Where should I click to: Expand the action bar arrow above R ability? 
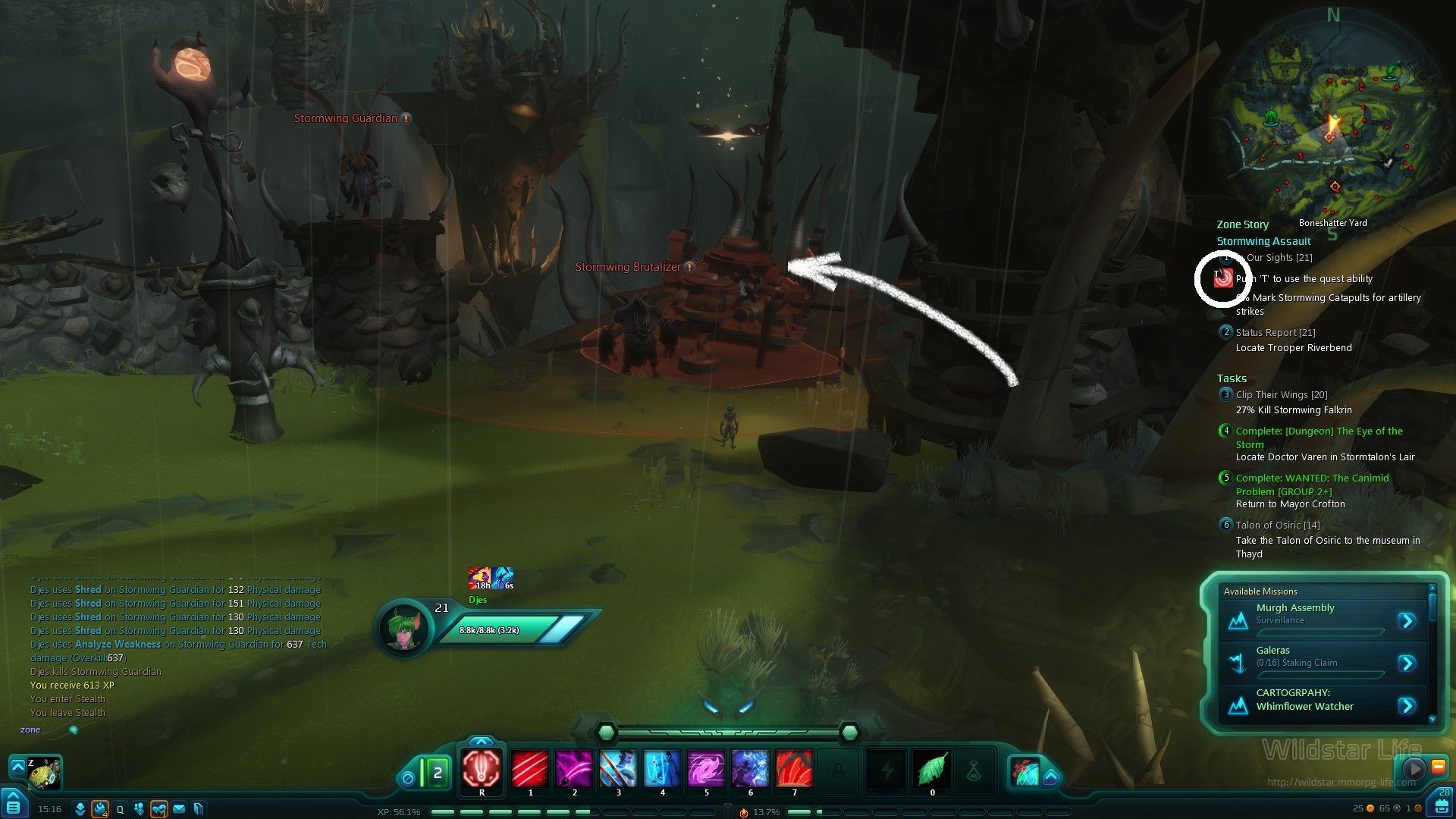coord(482,741)
